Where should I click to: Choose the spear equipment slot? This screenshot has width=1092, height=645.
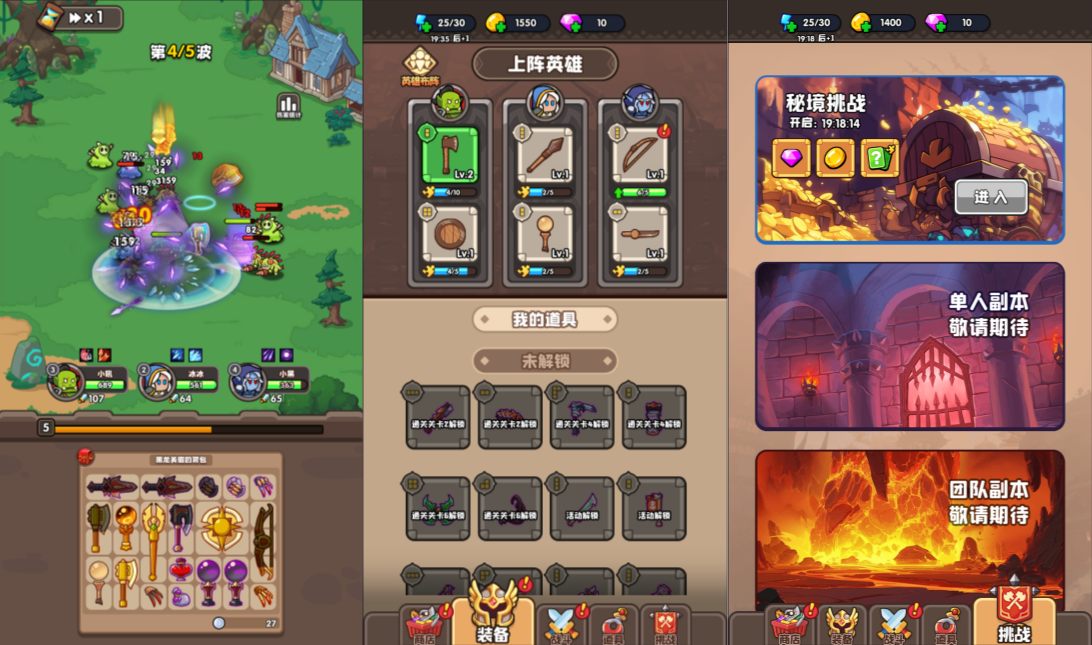pos(544,156)
